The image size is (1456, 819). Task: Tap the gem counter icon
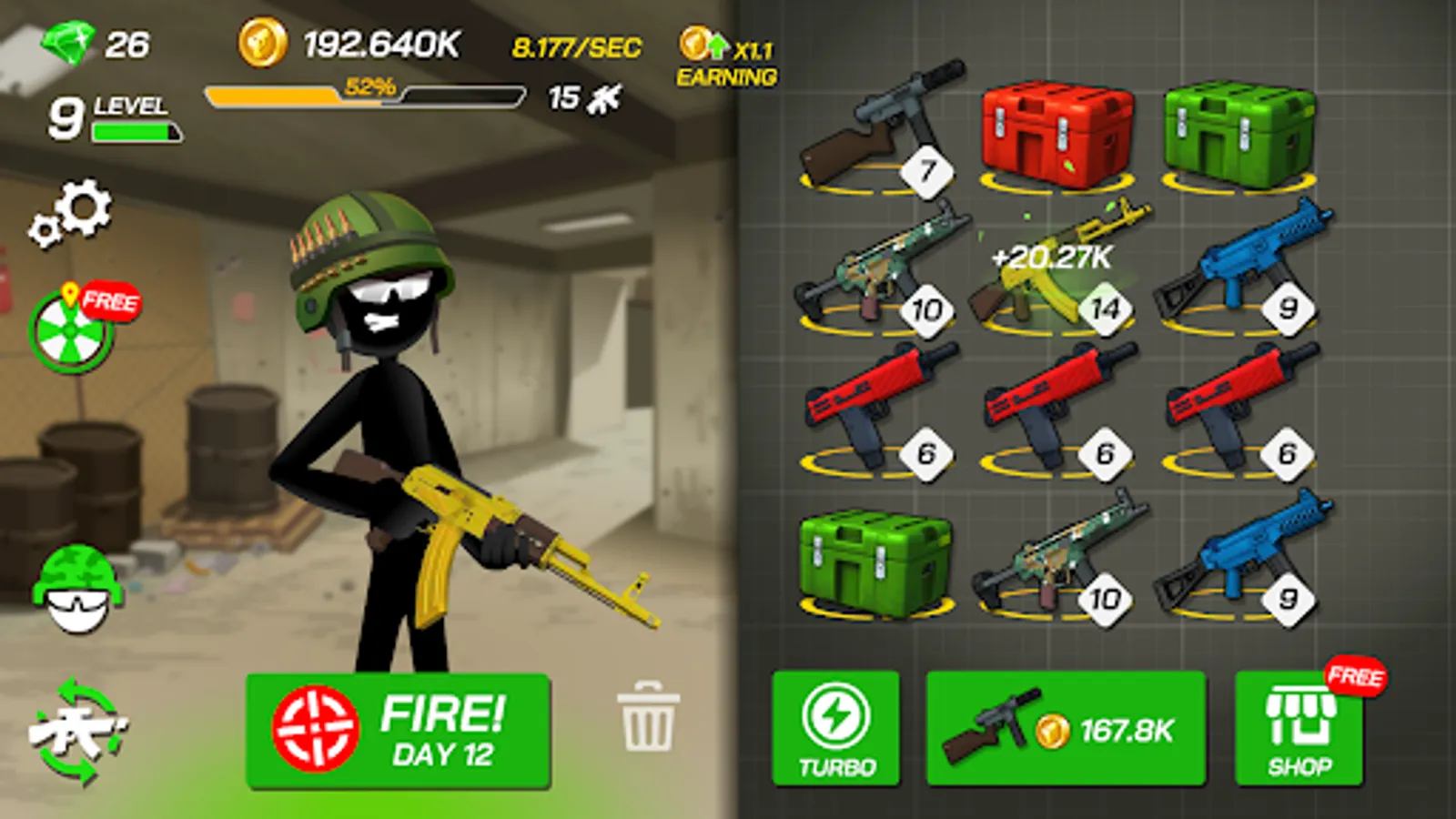[68, 41]
